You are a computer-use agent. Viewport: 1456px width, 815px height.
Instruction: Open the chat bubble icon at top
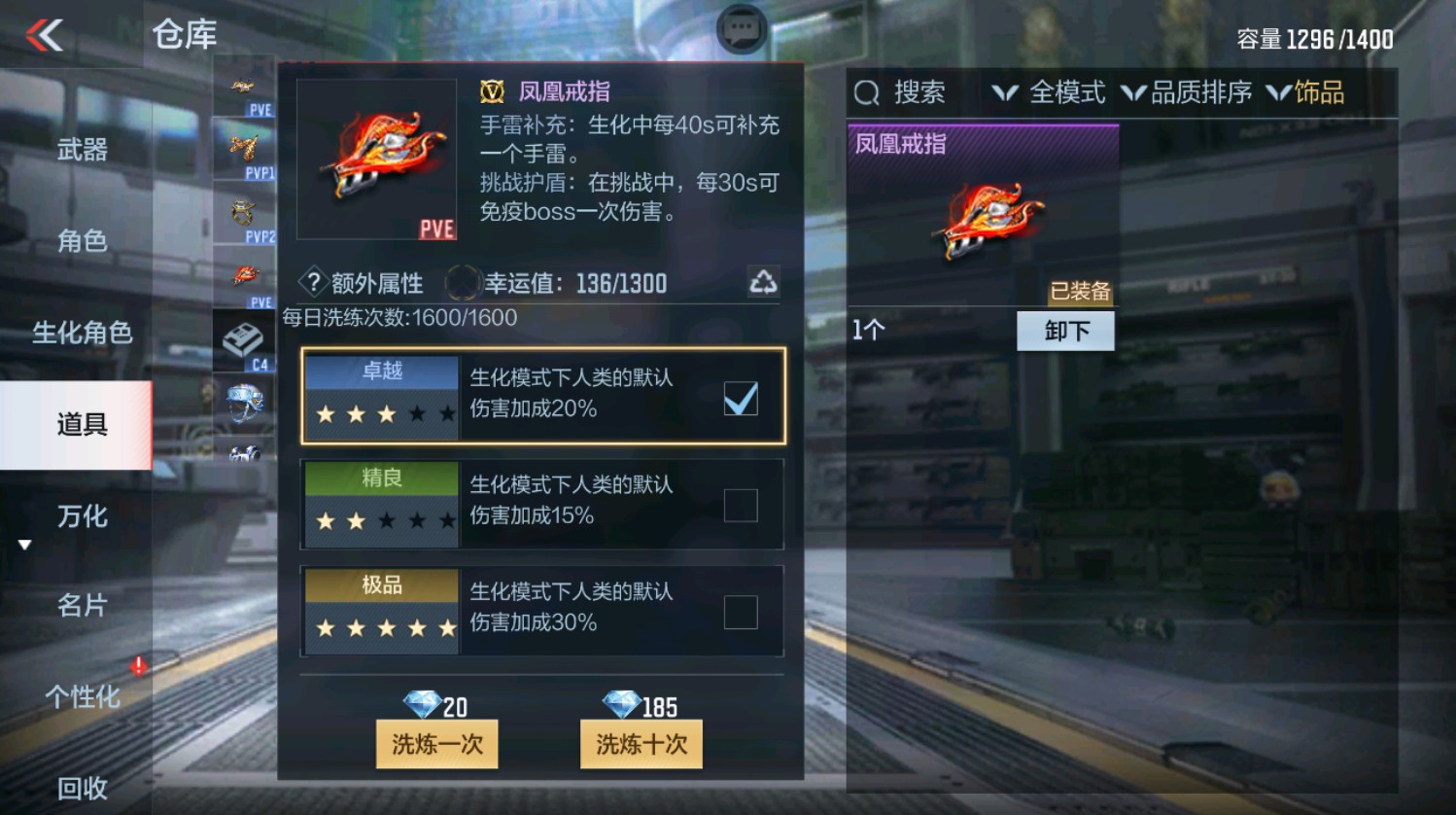coord(741,28)
